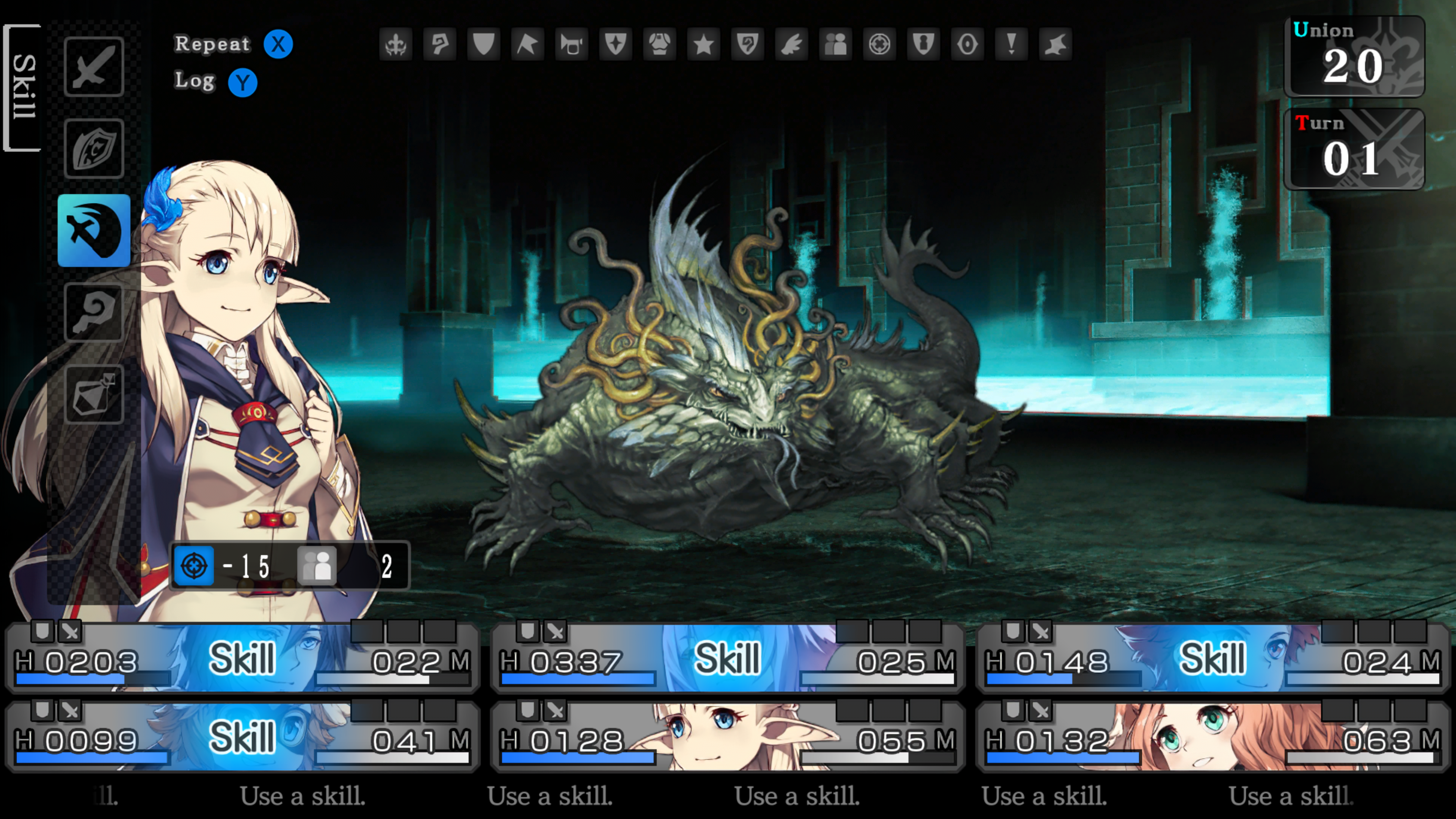The height and width of the screenshot is (819, 1456).
Task: Select the highlighted blue skill command icon
Action: coord(94,231)
